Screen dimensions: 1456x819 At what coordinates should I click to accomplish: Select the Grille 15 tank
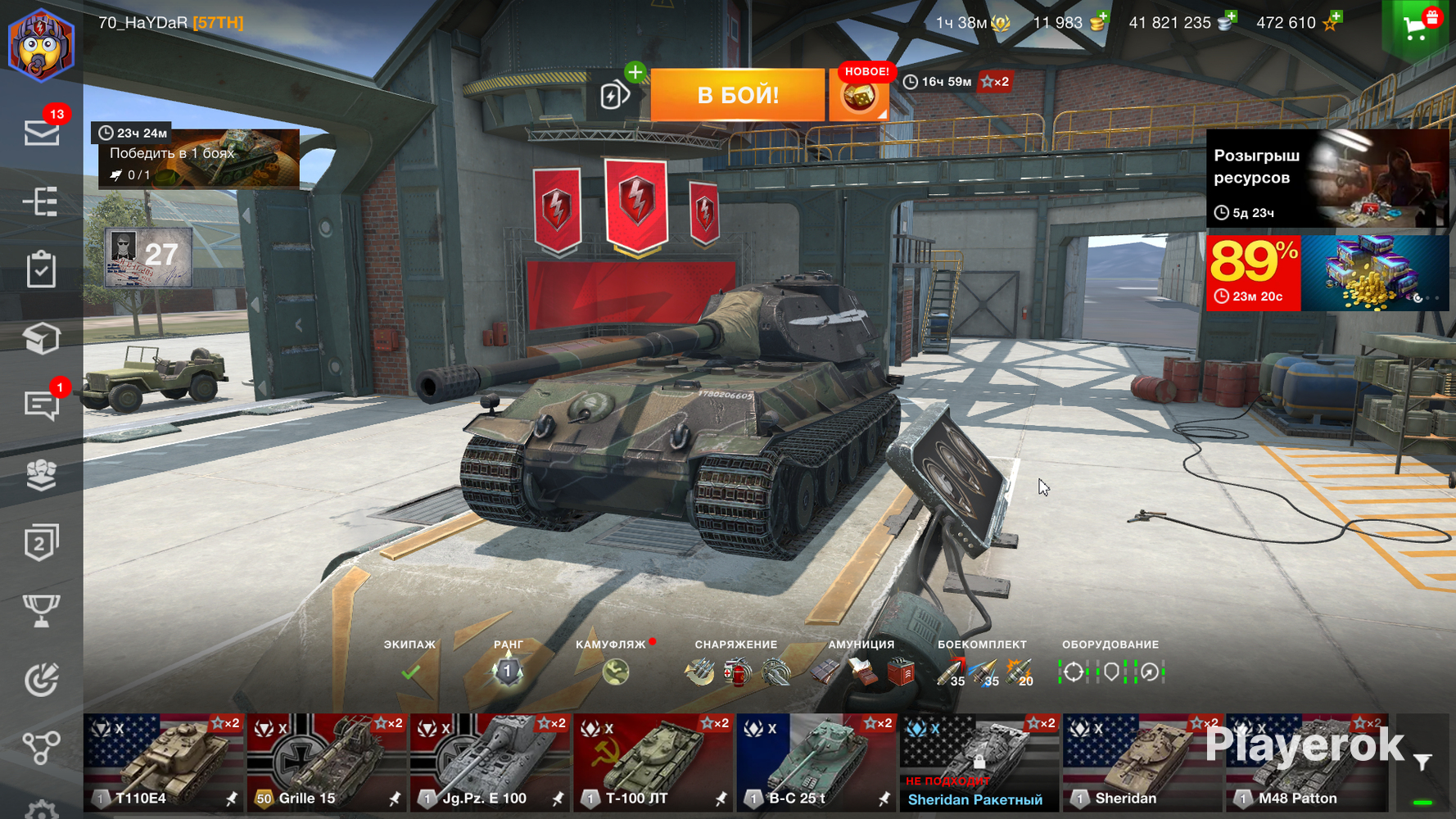[327, 762]
